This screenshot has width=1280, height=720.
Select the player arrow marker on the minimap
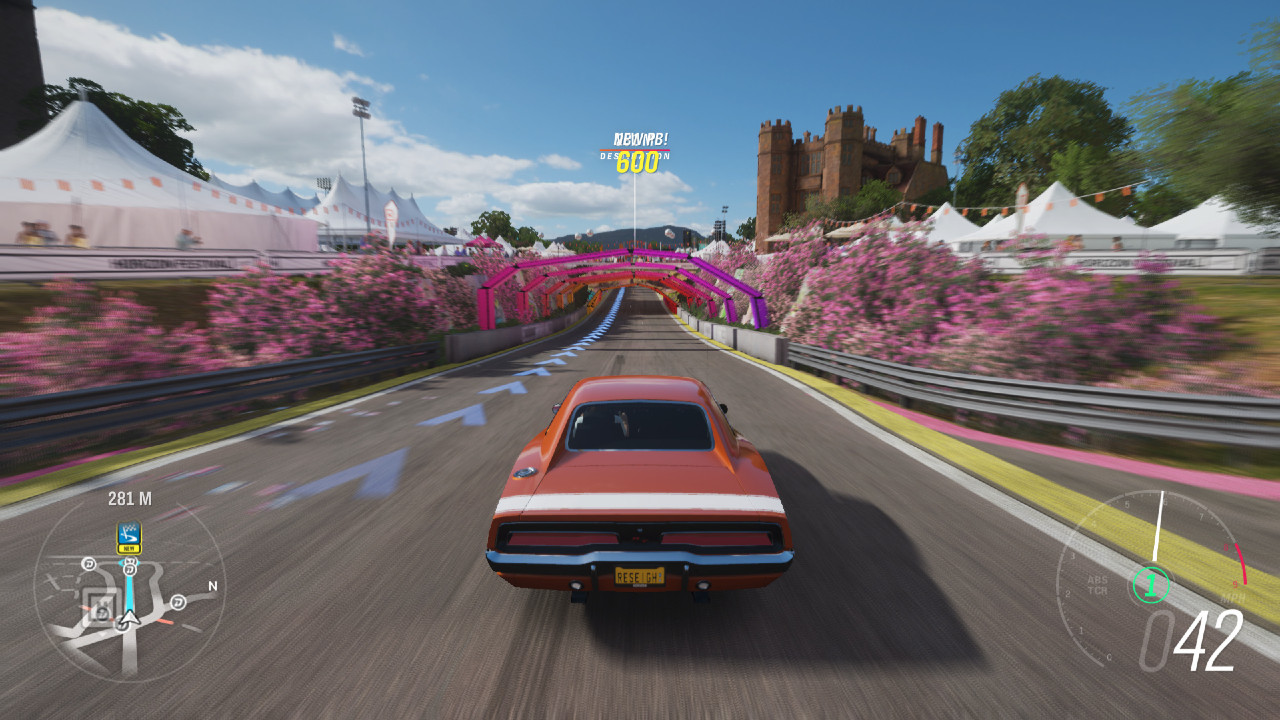(128, 619)
